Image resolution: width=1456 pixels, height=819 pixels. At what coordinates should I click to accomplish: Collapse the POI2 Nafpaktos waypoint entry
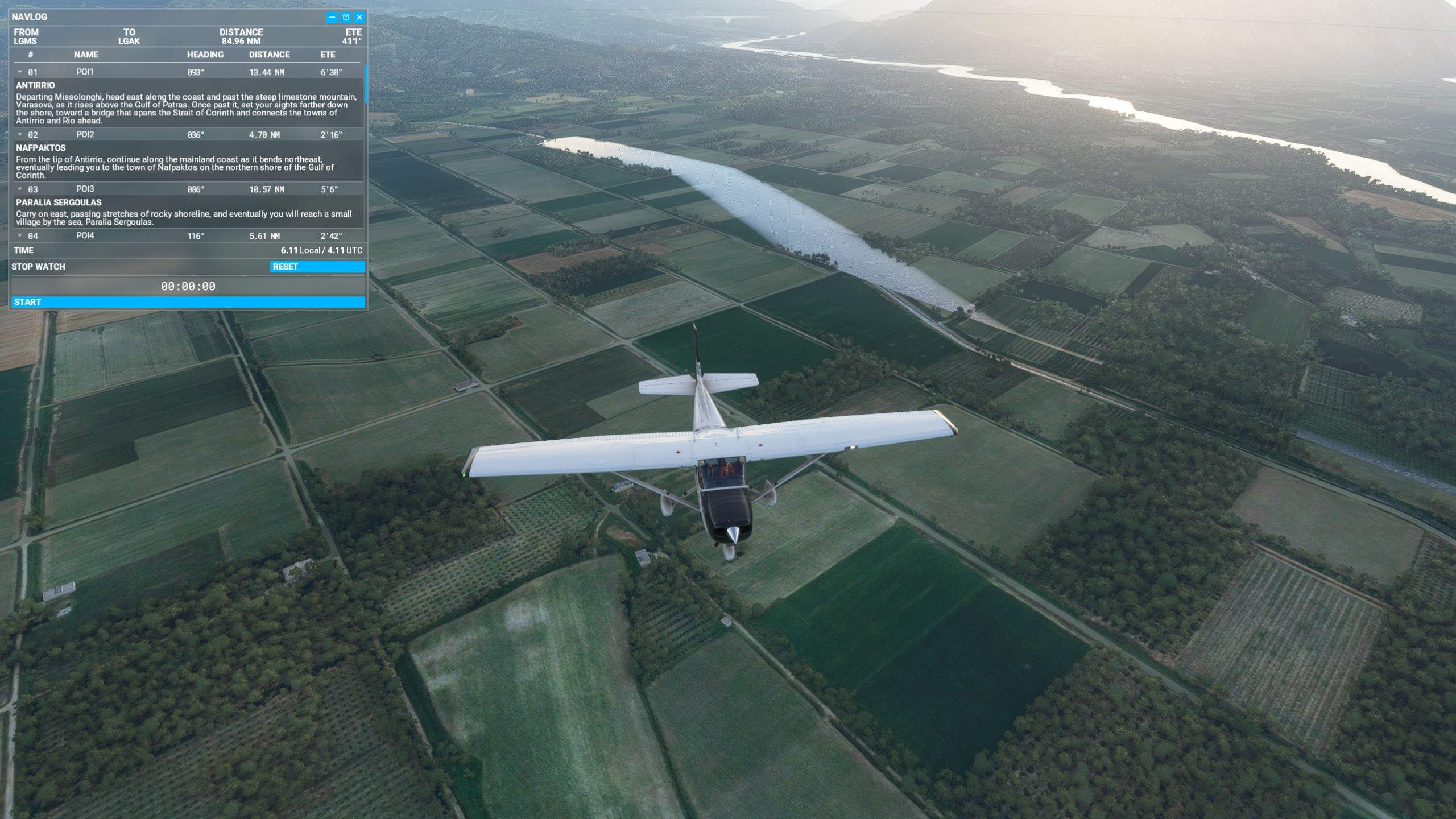[20, 135]
